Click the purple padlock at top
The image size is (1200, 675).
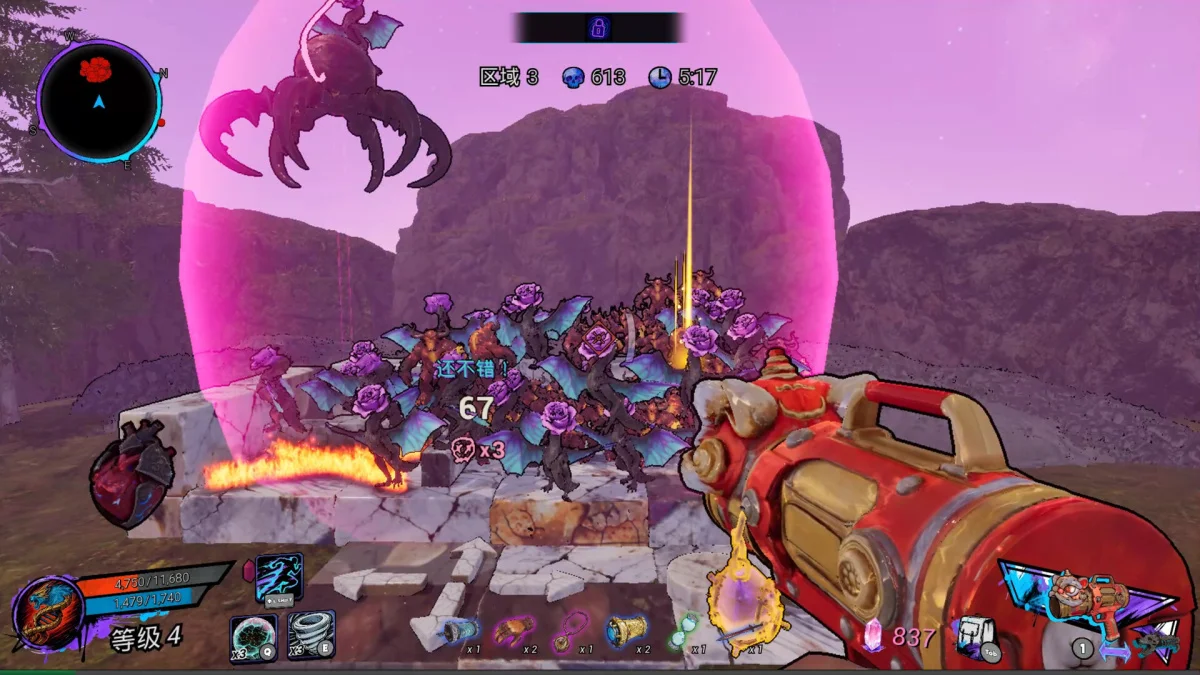[598, 27]
